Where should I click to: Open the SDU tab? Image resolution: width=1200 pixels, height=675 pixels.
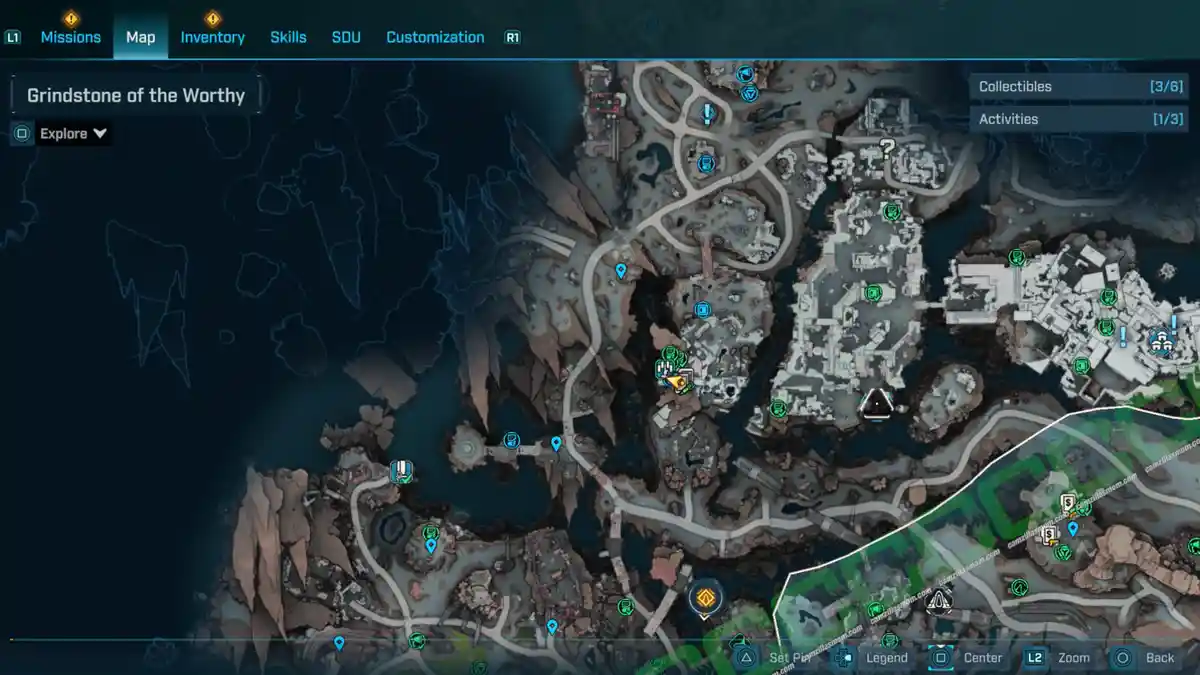click(346, 37)
